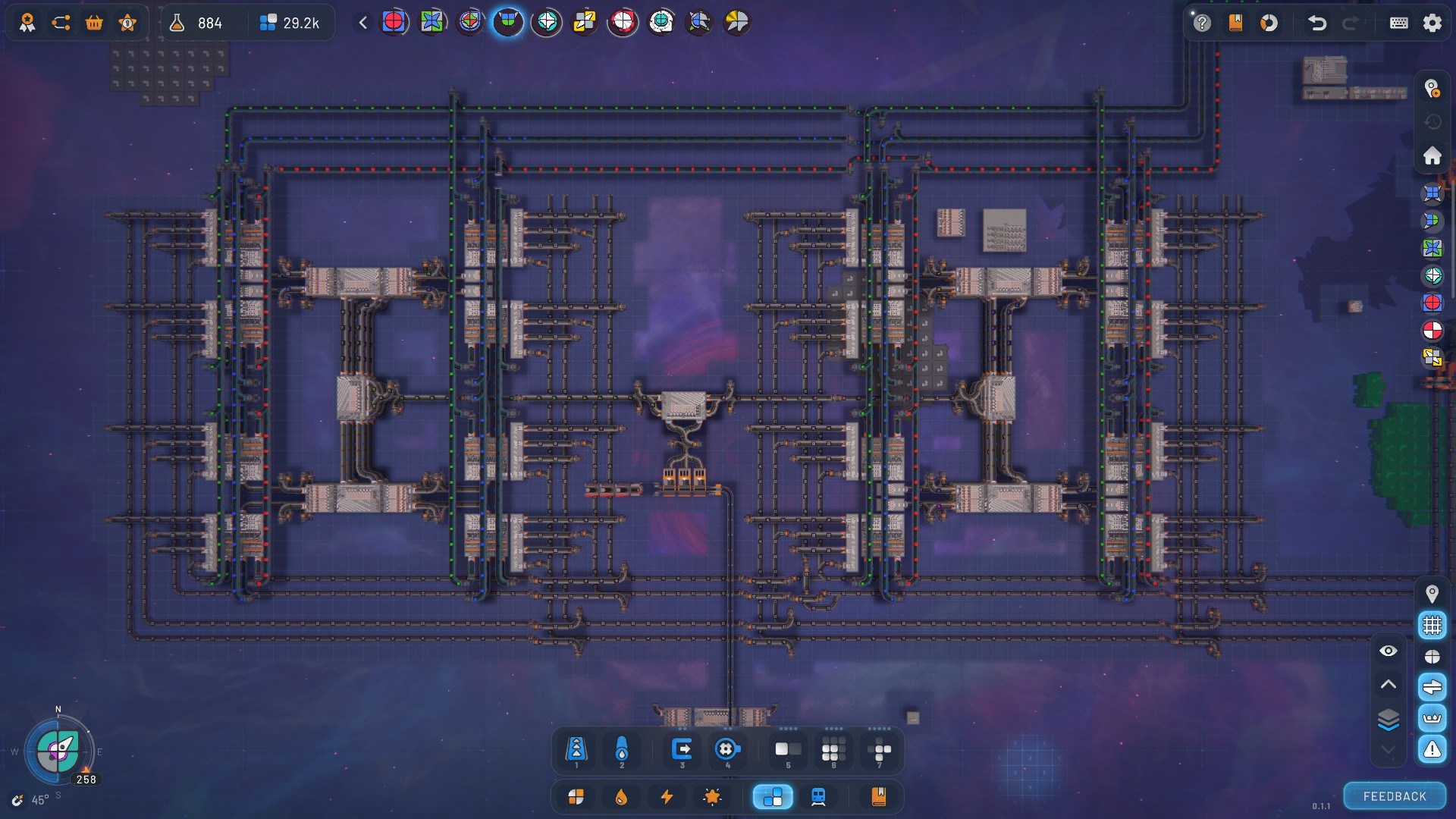The image size is (1456, 819).
Task: Choose the 3x3 platform in slot 6
Action: 833,750
